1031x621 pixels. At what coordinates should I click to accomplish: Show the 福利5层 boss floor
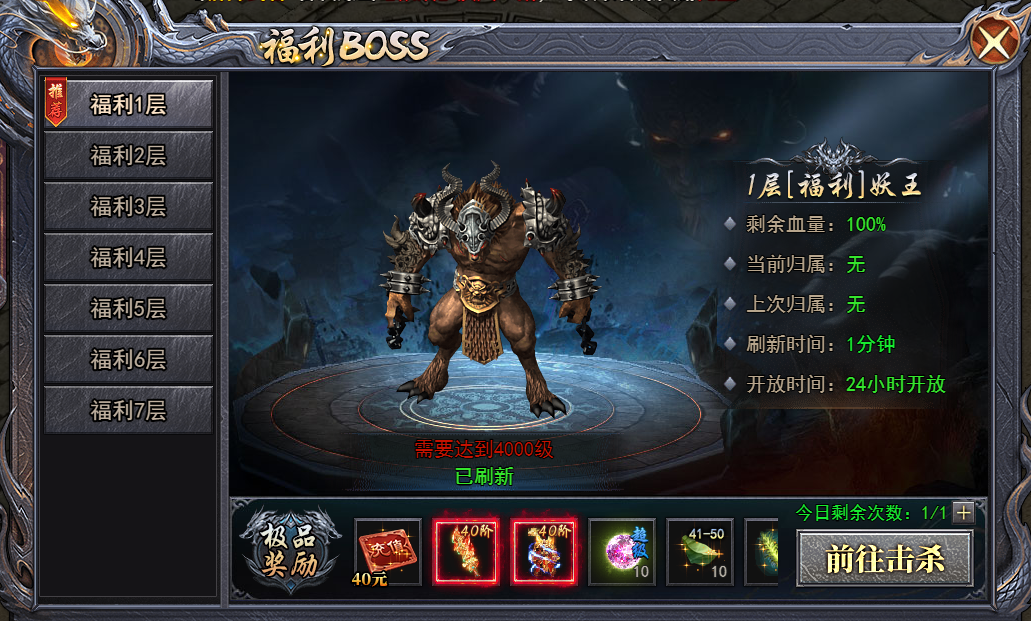pos(129,309)
